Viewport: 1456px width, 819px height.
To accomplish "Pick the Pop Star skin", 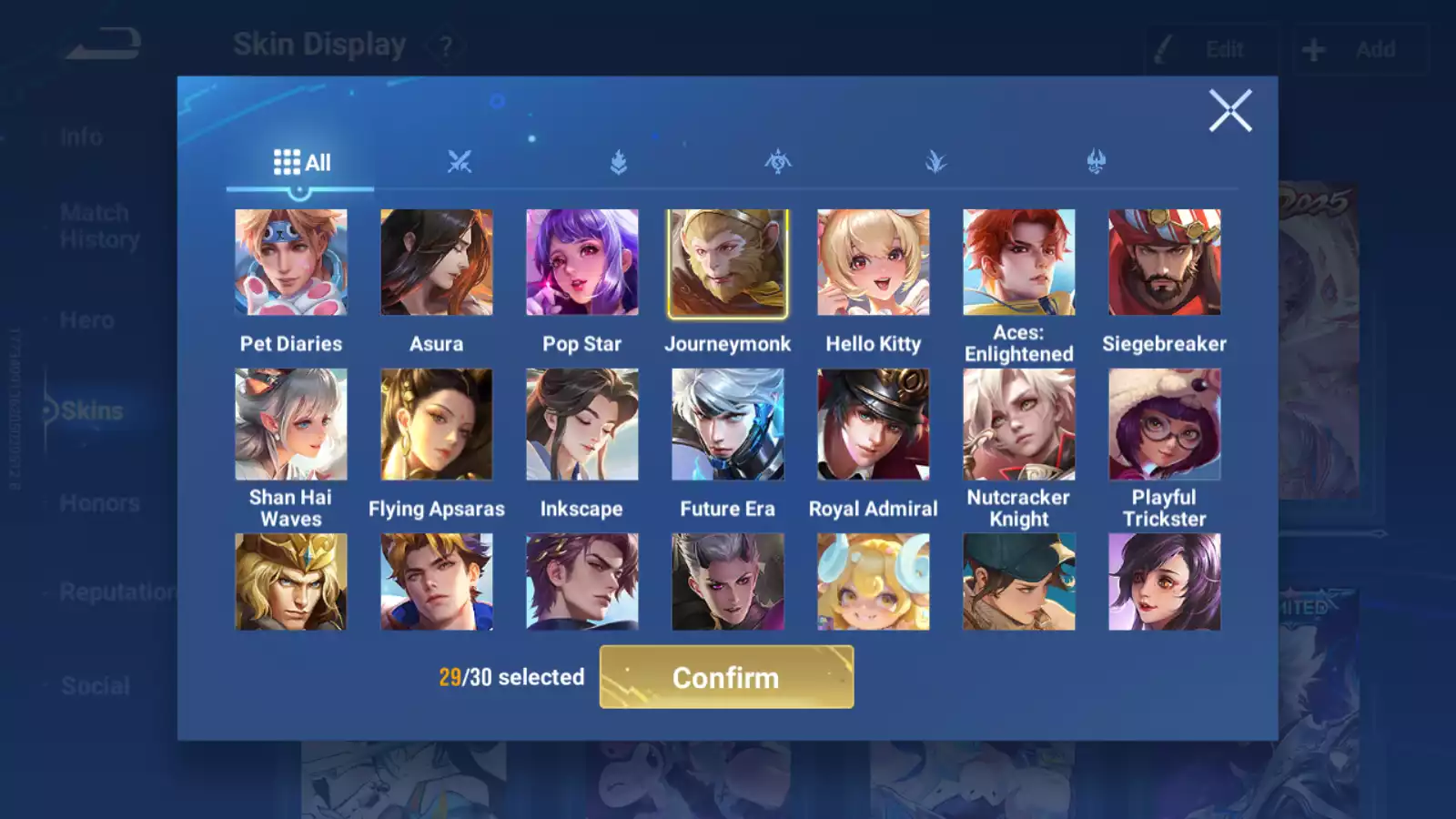I will (582, 263).
